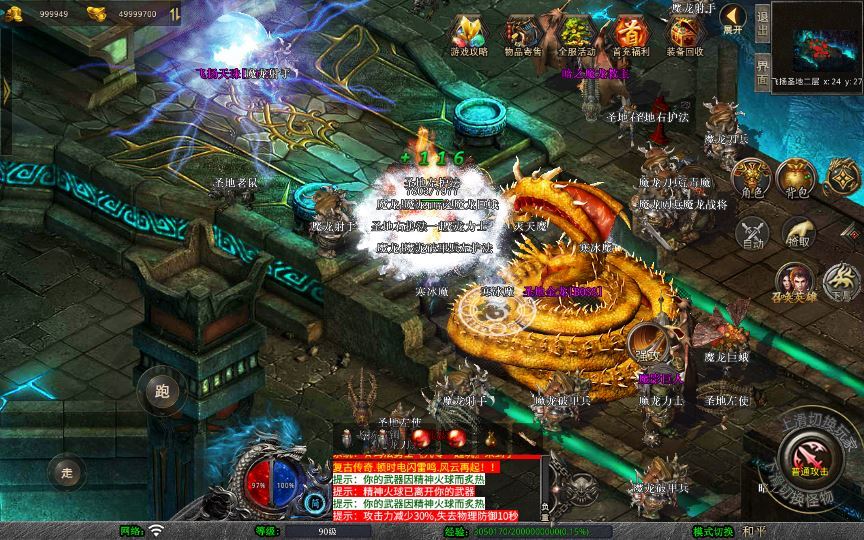Use the 普通攻击 normal attack button
The image size is (864, 540).
point(809,458)
